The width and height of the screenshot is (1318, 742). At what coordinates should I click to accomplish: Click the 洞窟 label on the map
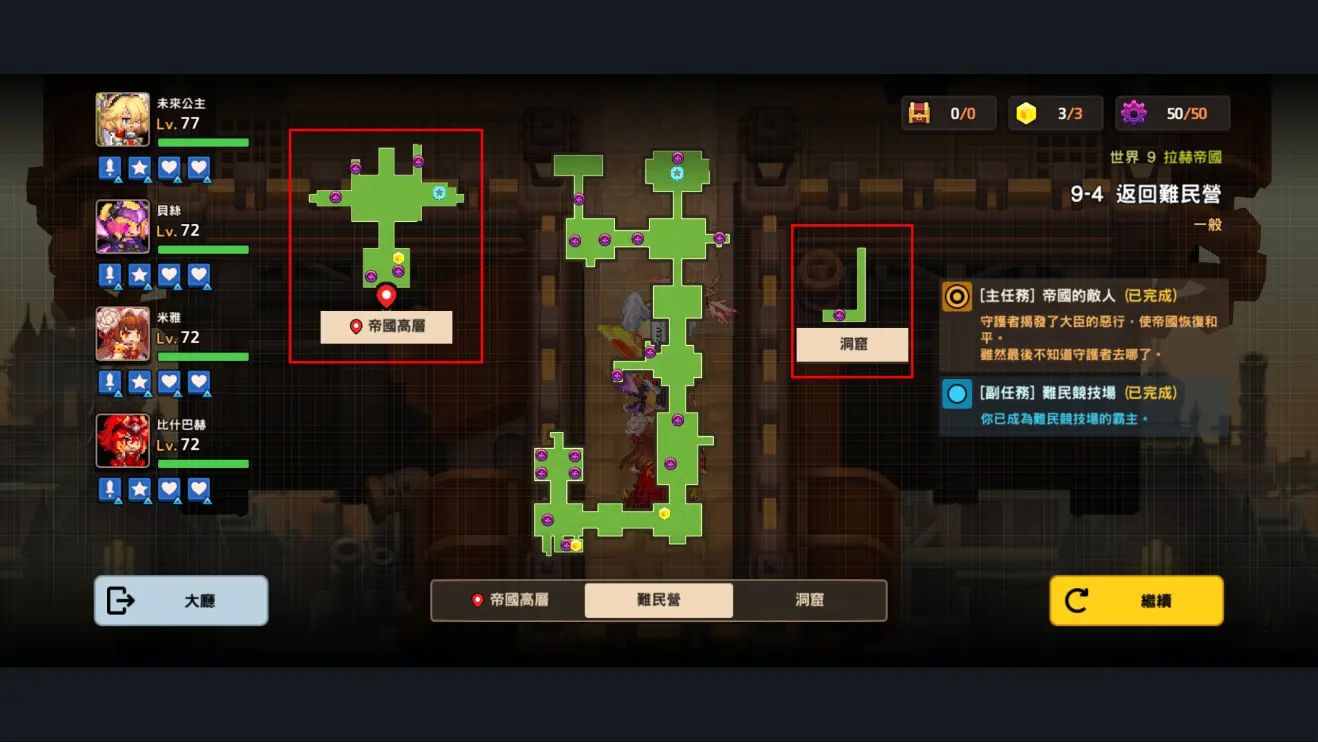click(x=852, y=345)
